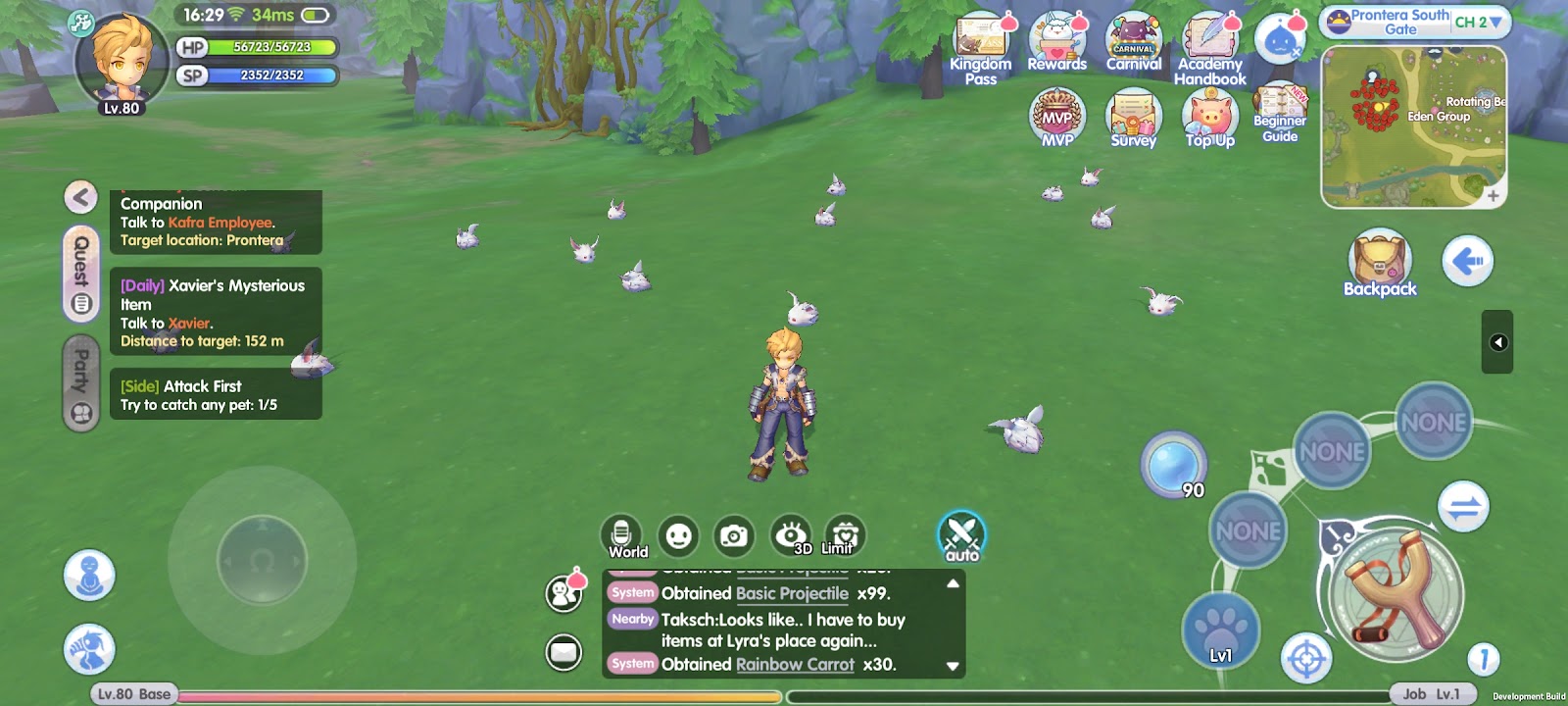Open the player character portrait

[122, 61]
